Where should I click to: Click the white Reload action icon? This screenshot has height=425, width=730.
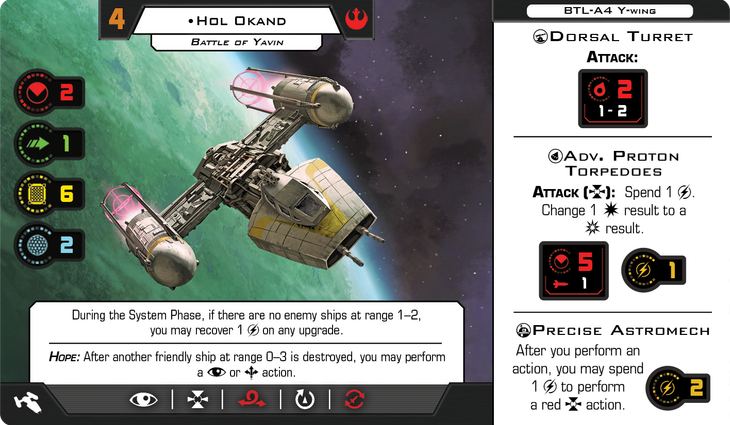coord(306,400)
